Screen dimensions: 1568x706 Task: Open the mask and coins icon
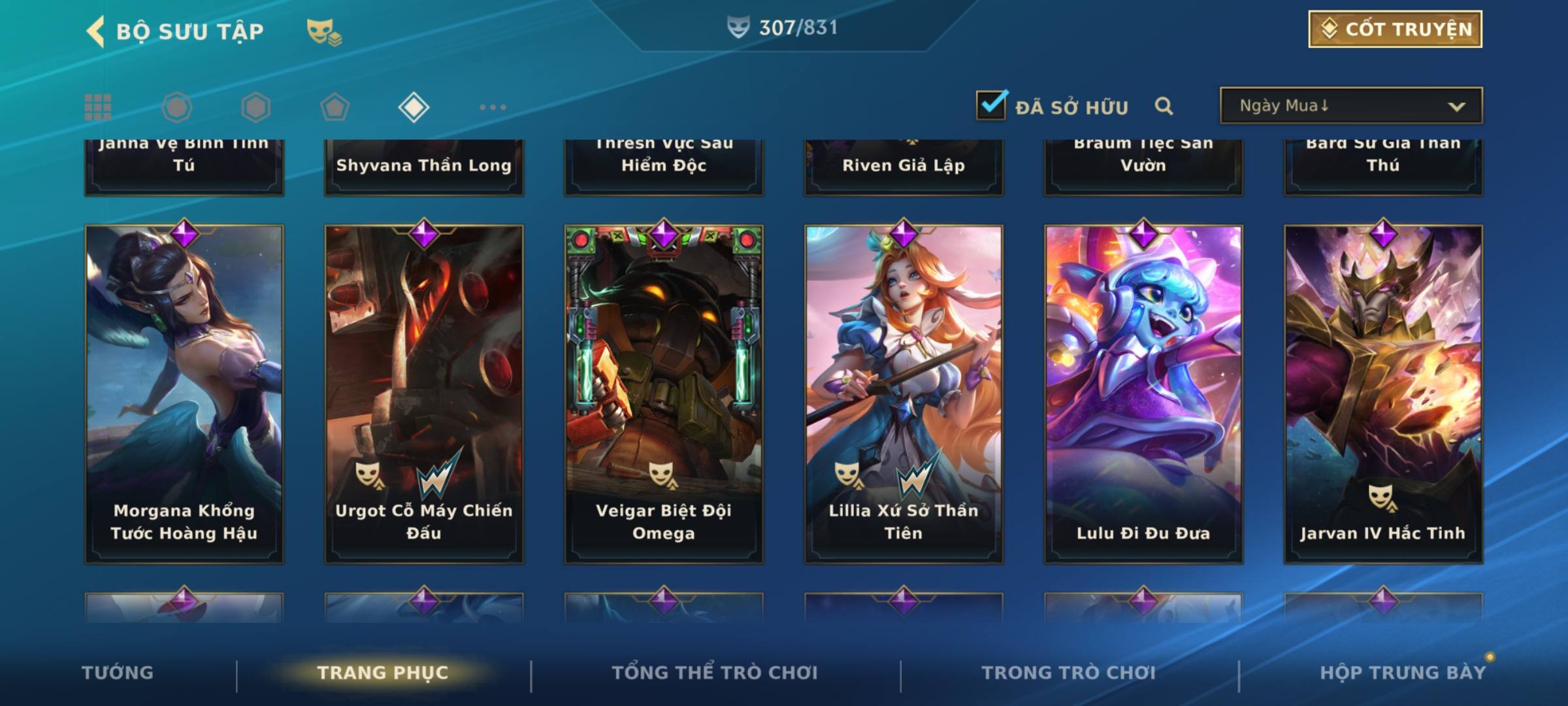(323, 32)
